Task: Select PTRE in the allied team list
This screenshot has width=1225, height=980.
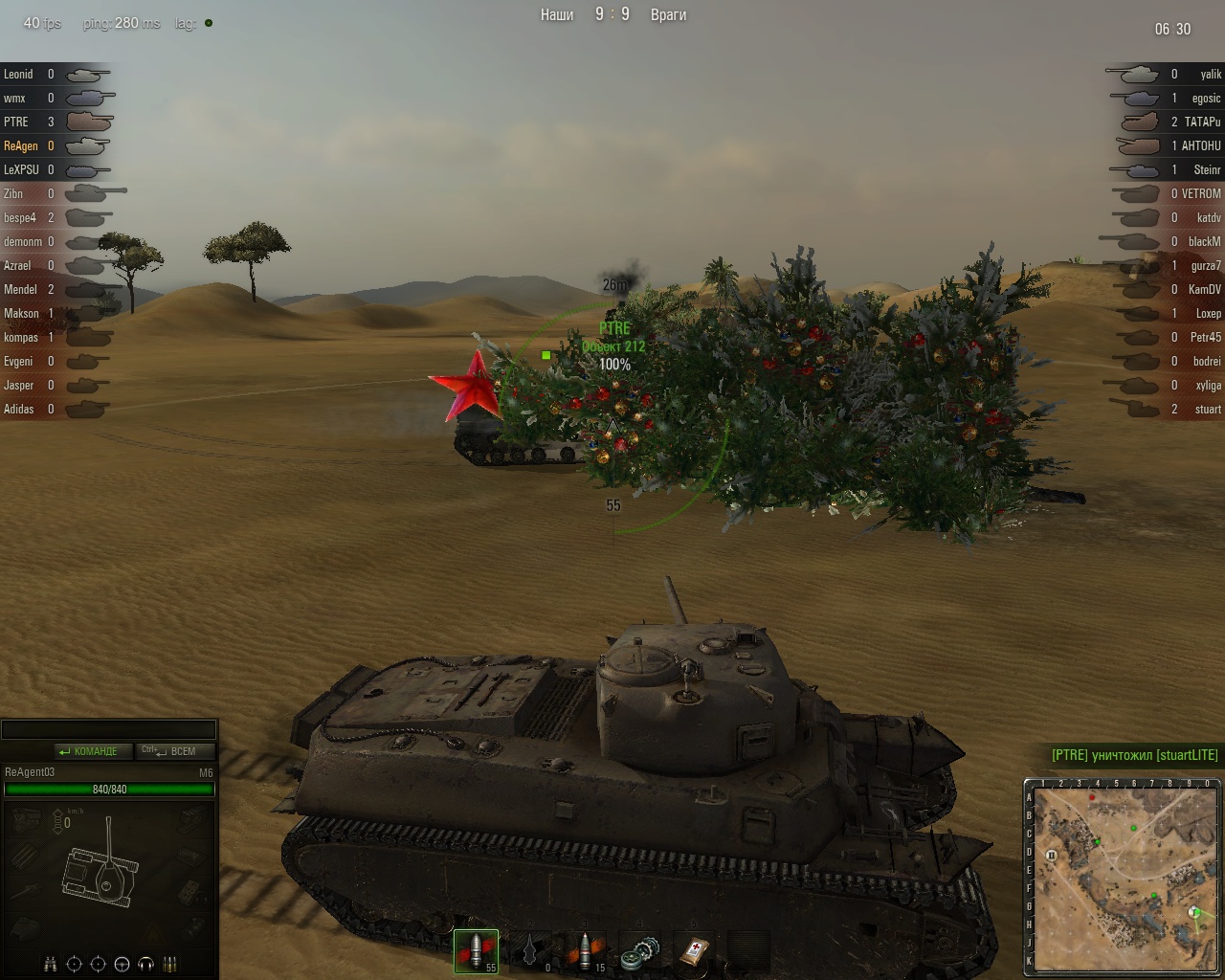Action: pos(16,122)
